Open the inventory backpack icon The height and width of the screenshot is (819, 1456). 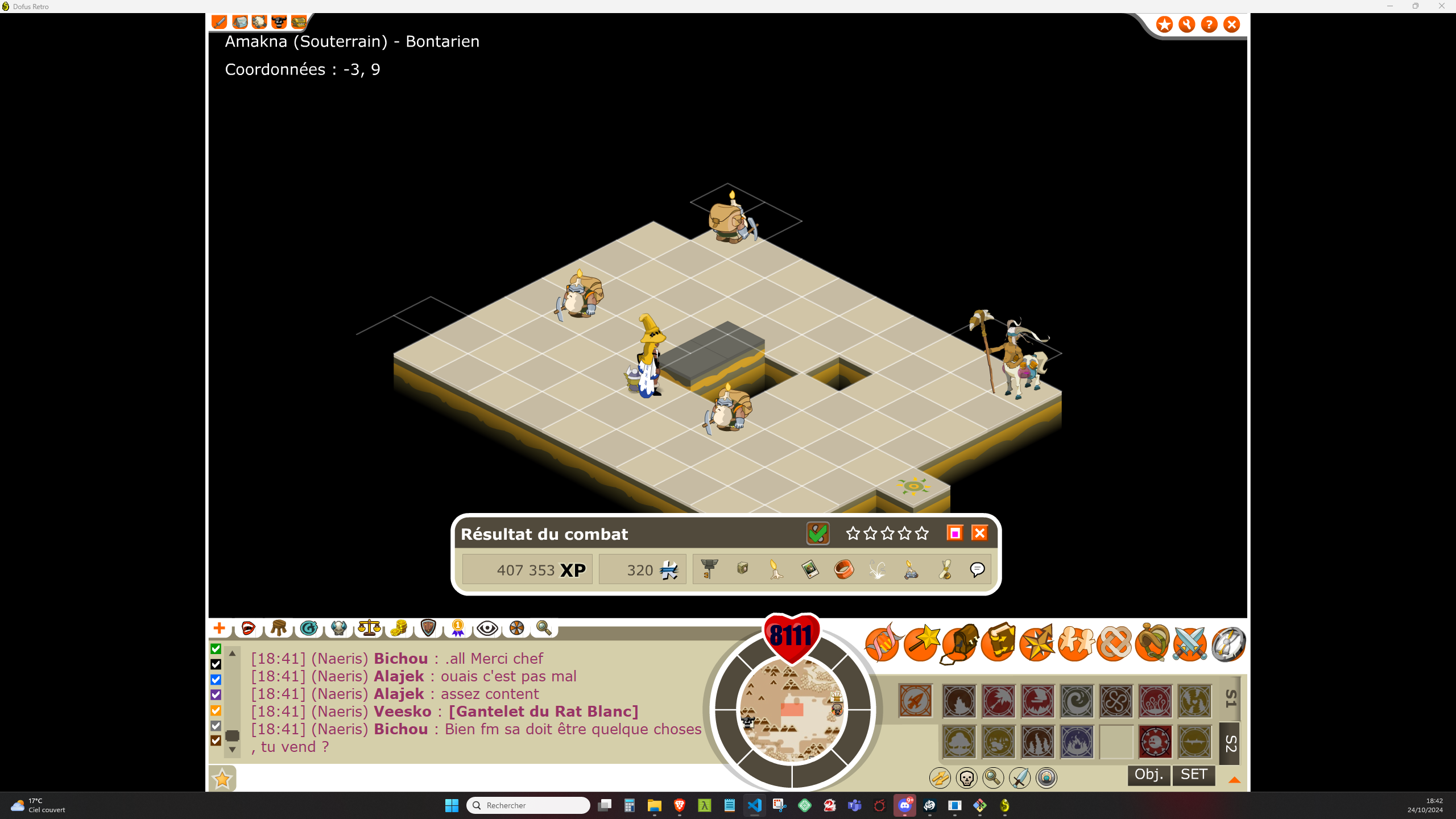[x=961, y=643]
